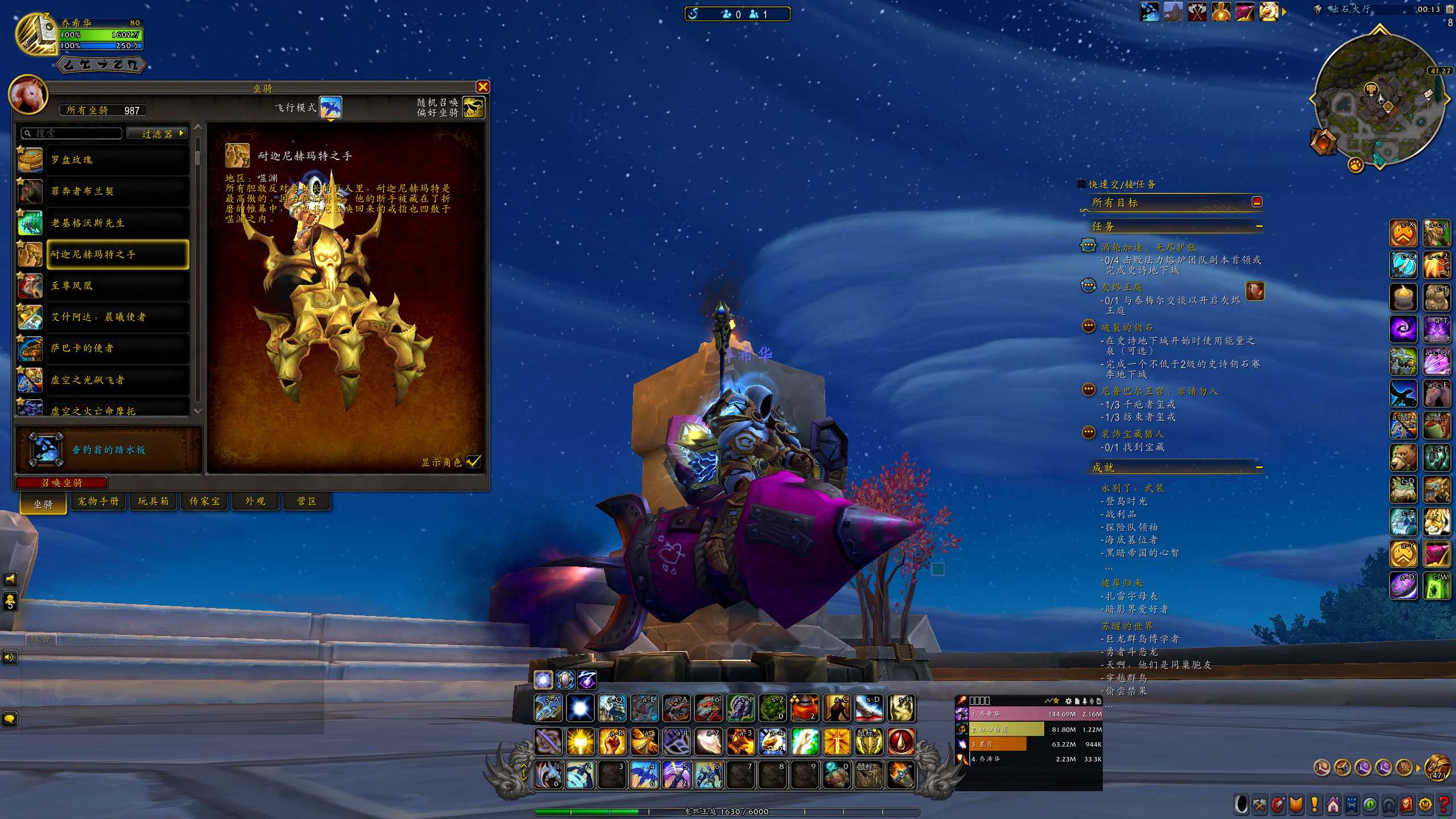Click the random favorite mount summon icon
This screenshot has width=1456, height=819.
pyautogui.click(x=473, y=107)
